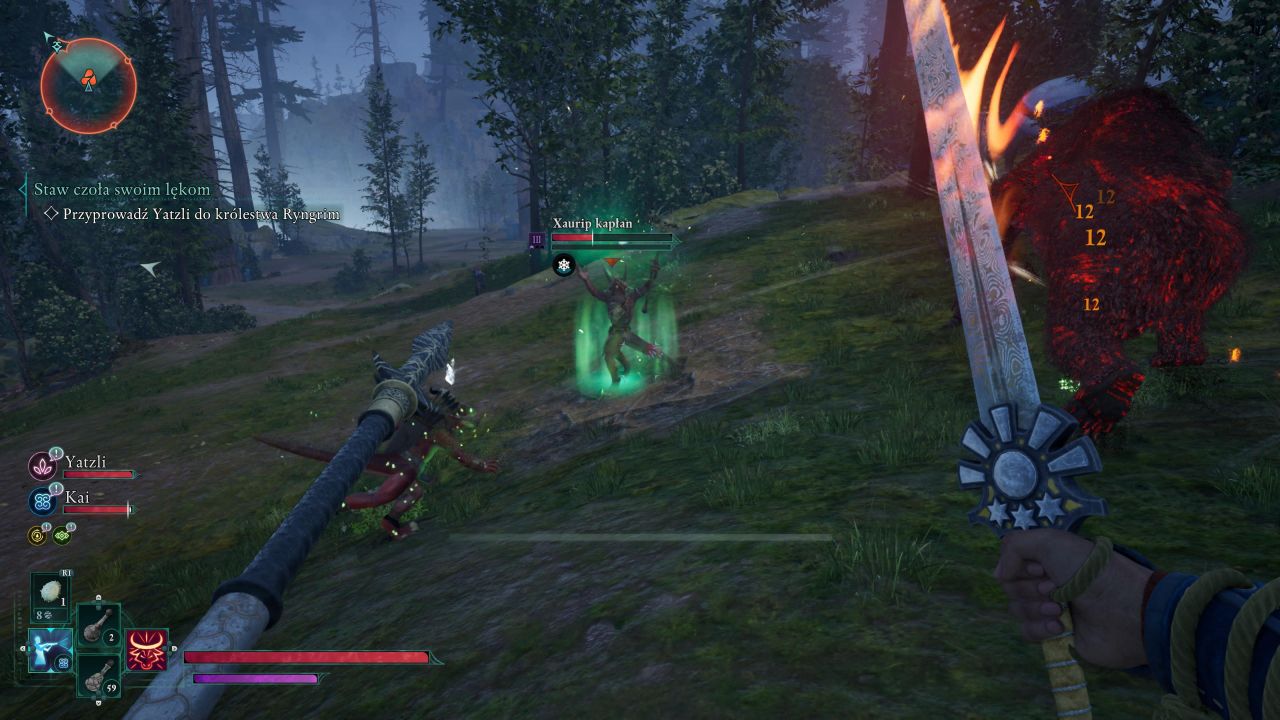Viewport: 1280px width, 720px height.
Task: Select Yatzli's lotus companion portrait
Action: point(43,466)
